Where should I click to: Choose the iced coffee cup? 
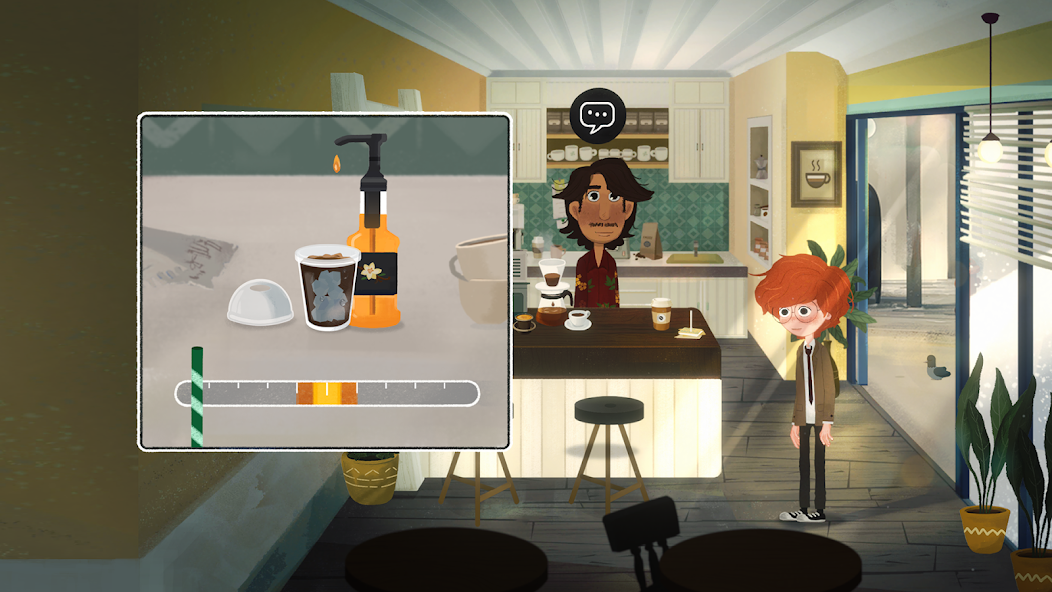pos(327,288)
